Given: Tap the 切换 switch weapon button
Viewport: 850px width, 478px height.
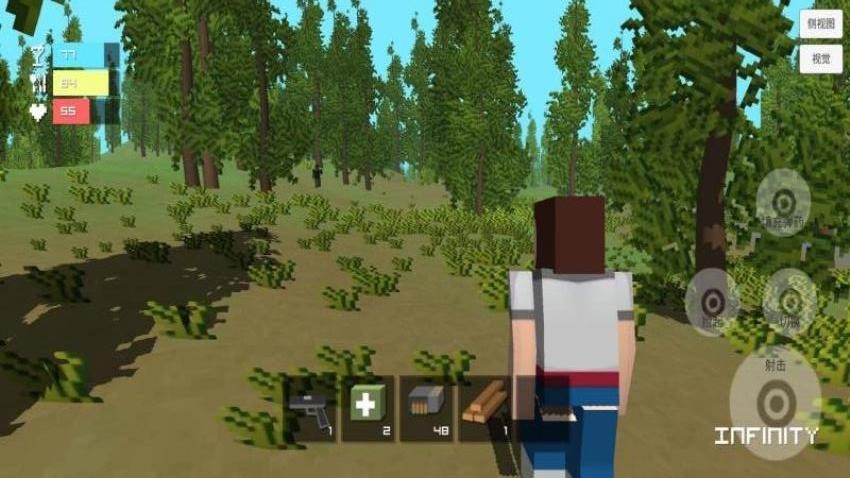Looking at the screenshot, I should 789,301.
